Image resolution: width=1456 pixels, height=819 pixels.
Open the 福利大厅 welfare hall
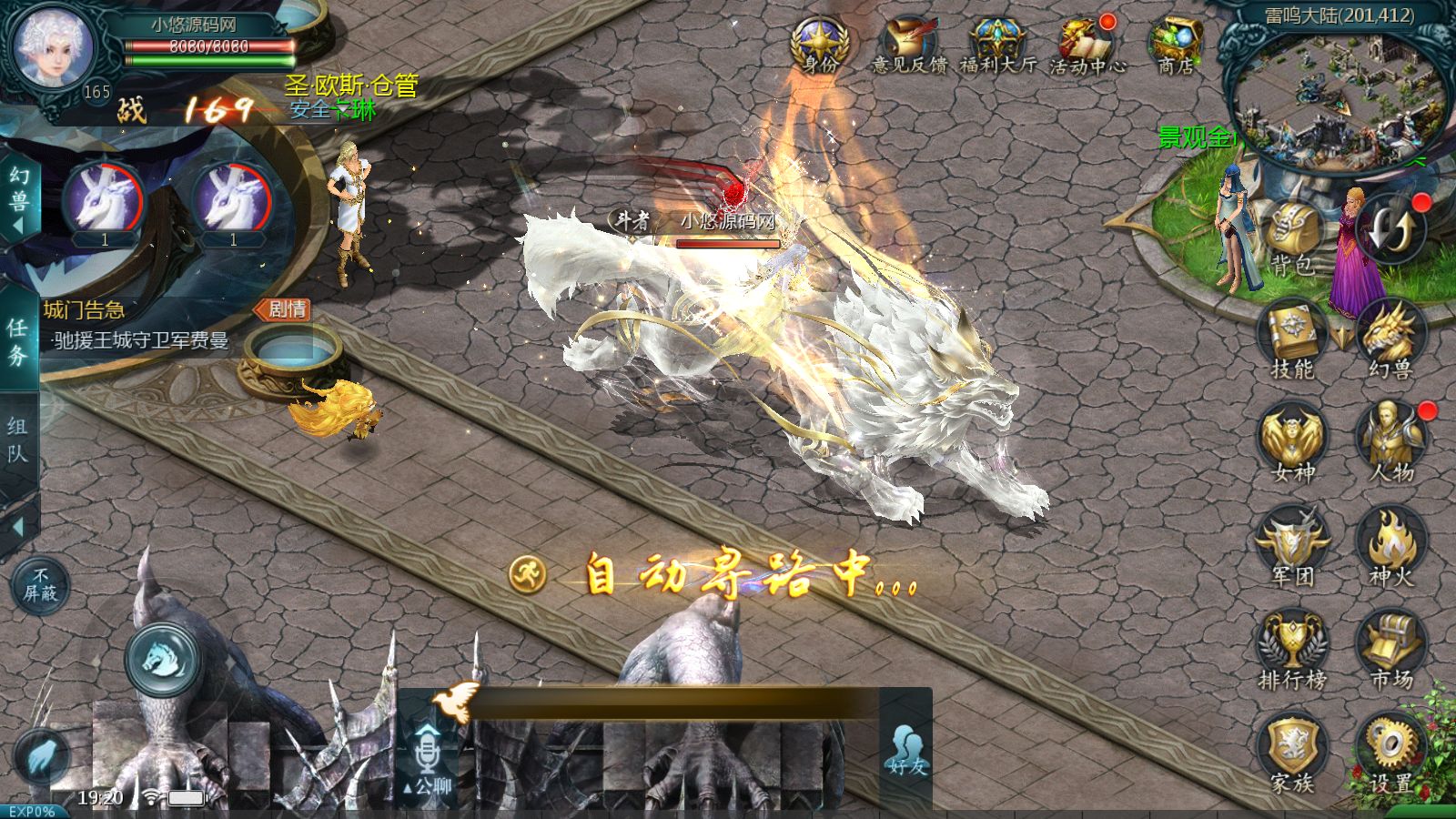click(997, 45)
